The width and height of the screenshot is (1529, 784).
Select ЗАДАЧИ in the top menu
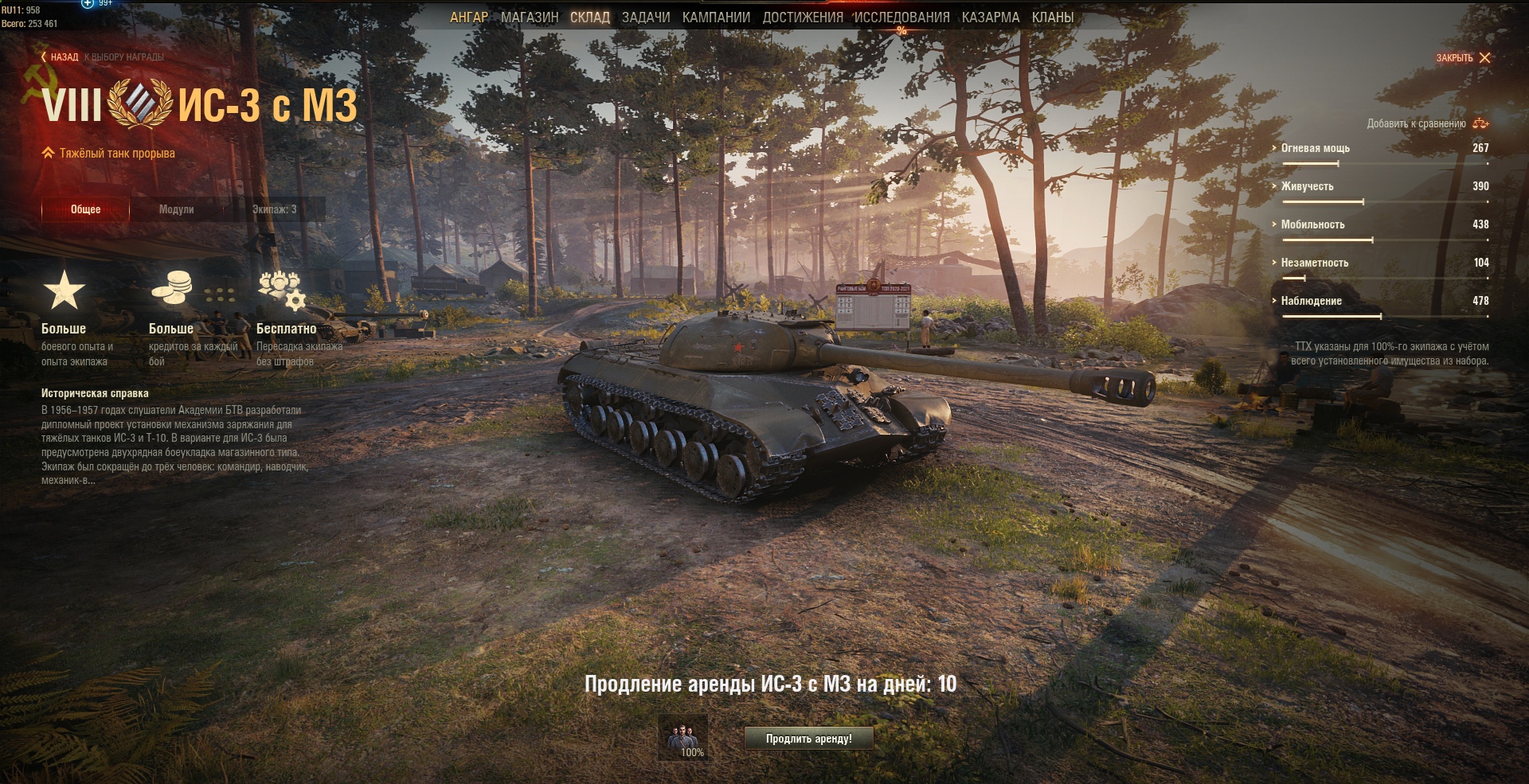pyautogui.click(x=645, y=18)
